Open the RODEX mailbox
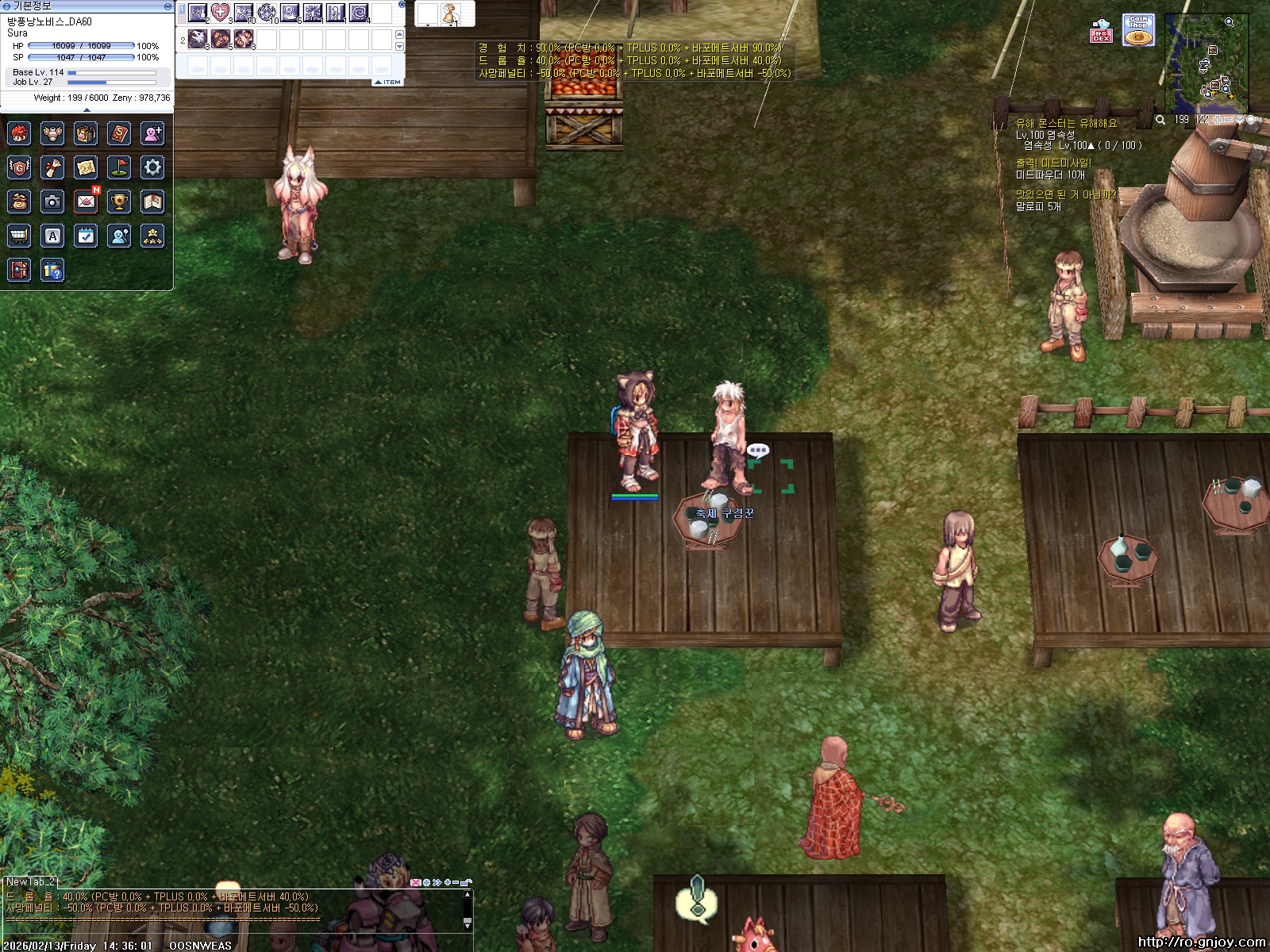 pyautogui.click(x=1101, y=30)
